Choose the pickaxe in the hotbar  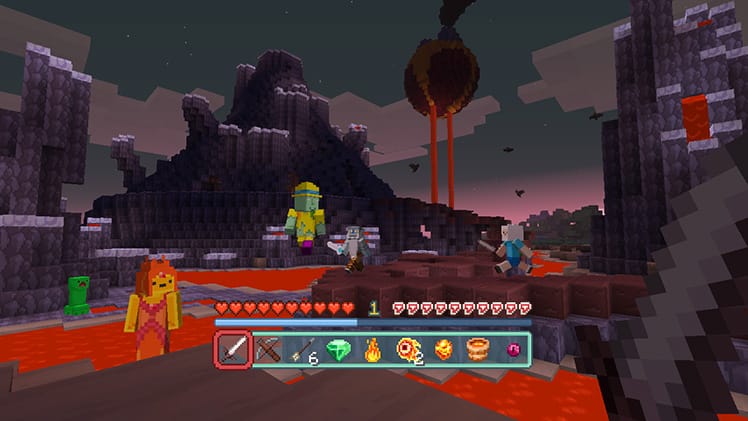[x=268, y=349]
